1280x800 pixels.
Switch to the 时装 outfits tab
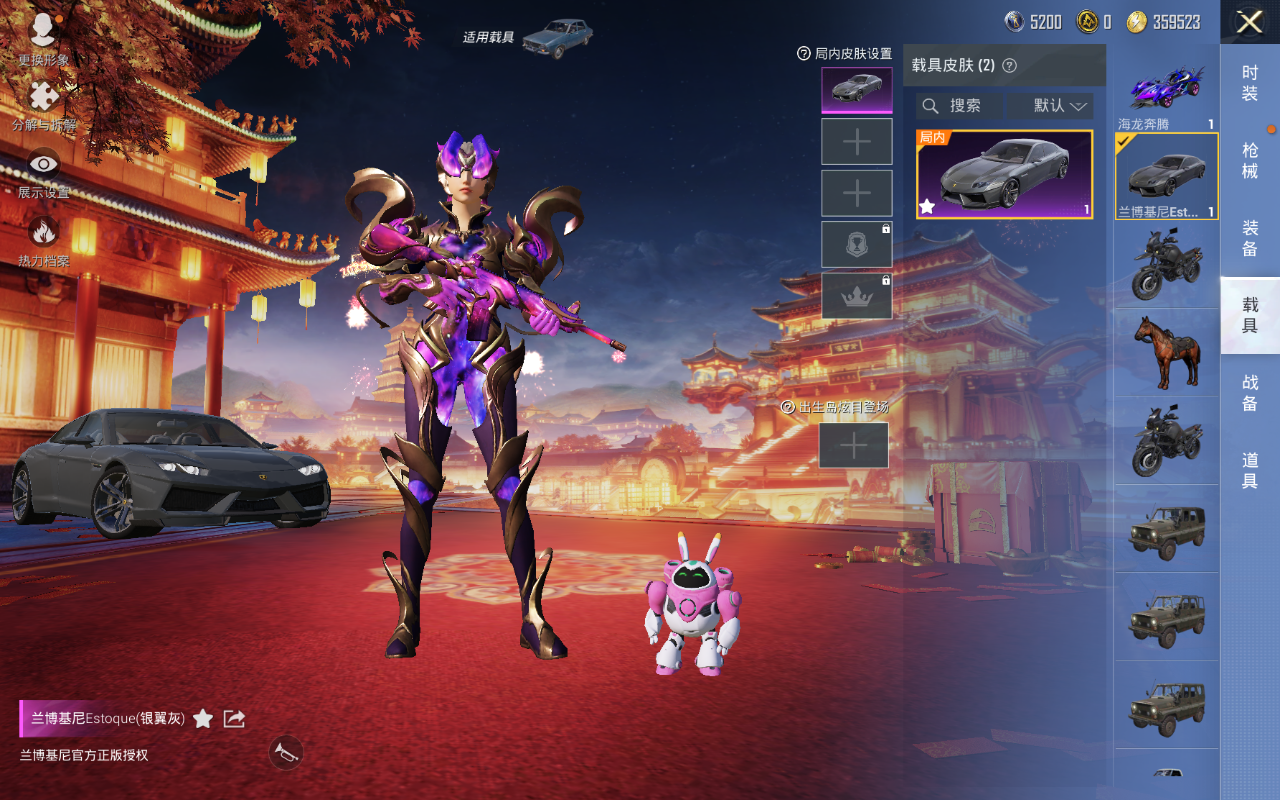point(1250,83)
